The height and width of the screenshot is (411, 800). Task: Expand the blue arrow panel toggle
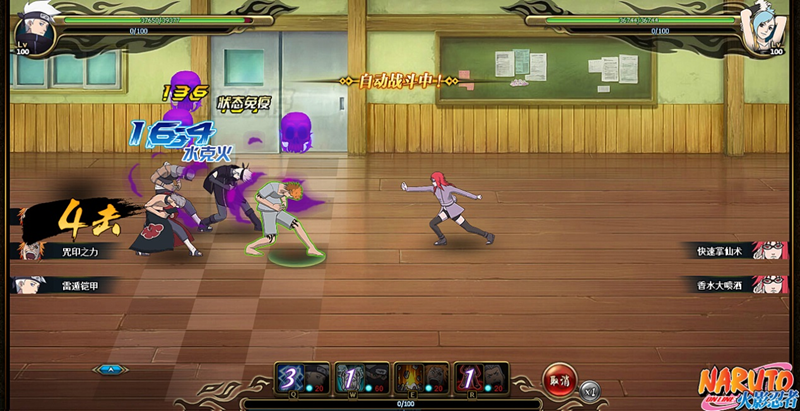(x=109, y=369)
